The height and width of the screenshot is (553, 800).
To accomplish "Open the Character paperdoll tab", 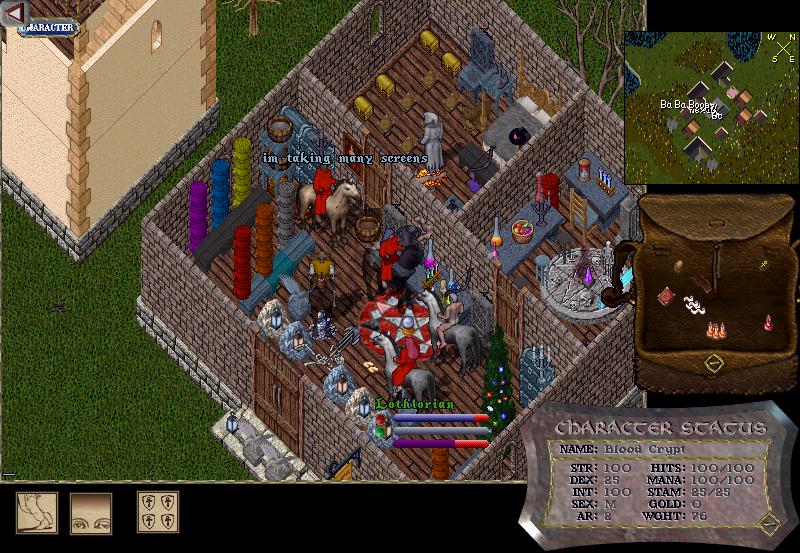I will (x=47, y=27).
